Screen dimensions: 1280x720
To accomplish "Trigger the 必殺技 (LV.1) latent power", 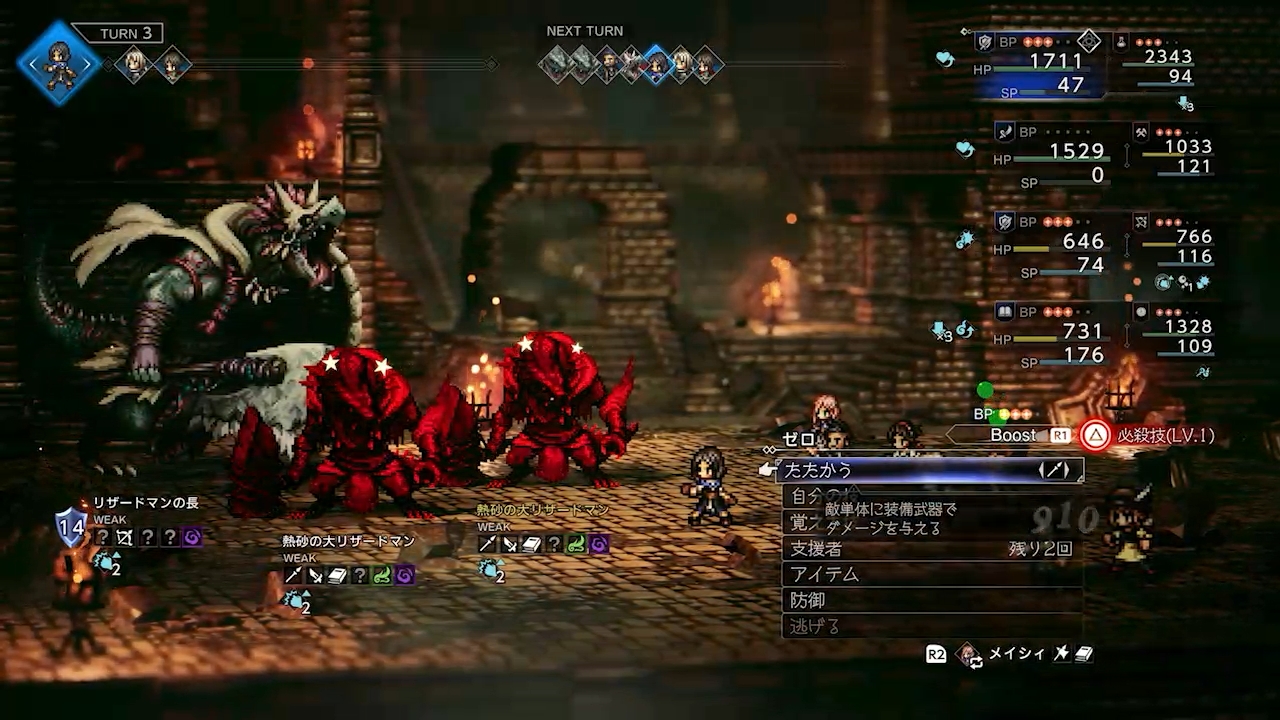I will point(1148,435).
